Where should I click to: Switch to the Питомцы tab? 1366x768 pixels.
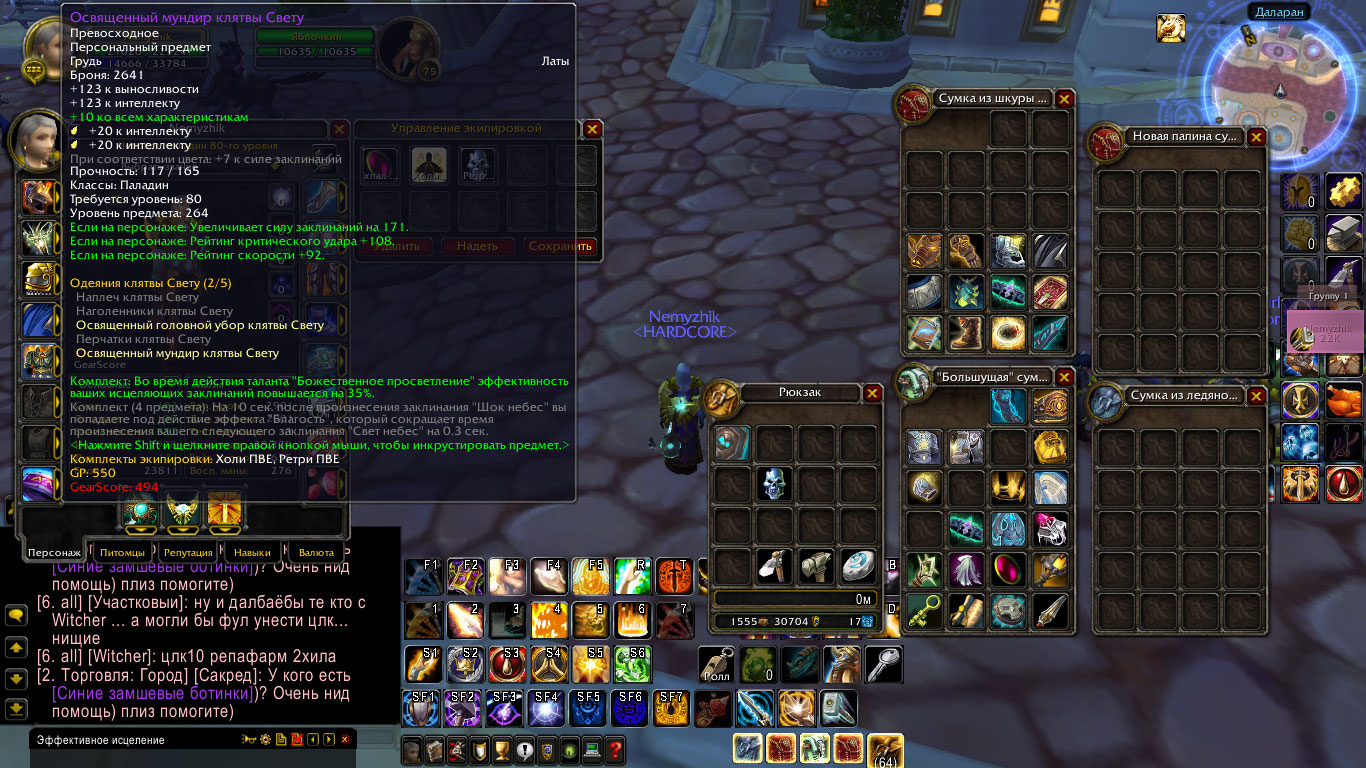(123, 552)
